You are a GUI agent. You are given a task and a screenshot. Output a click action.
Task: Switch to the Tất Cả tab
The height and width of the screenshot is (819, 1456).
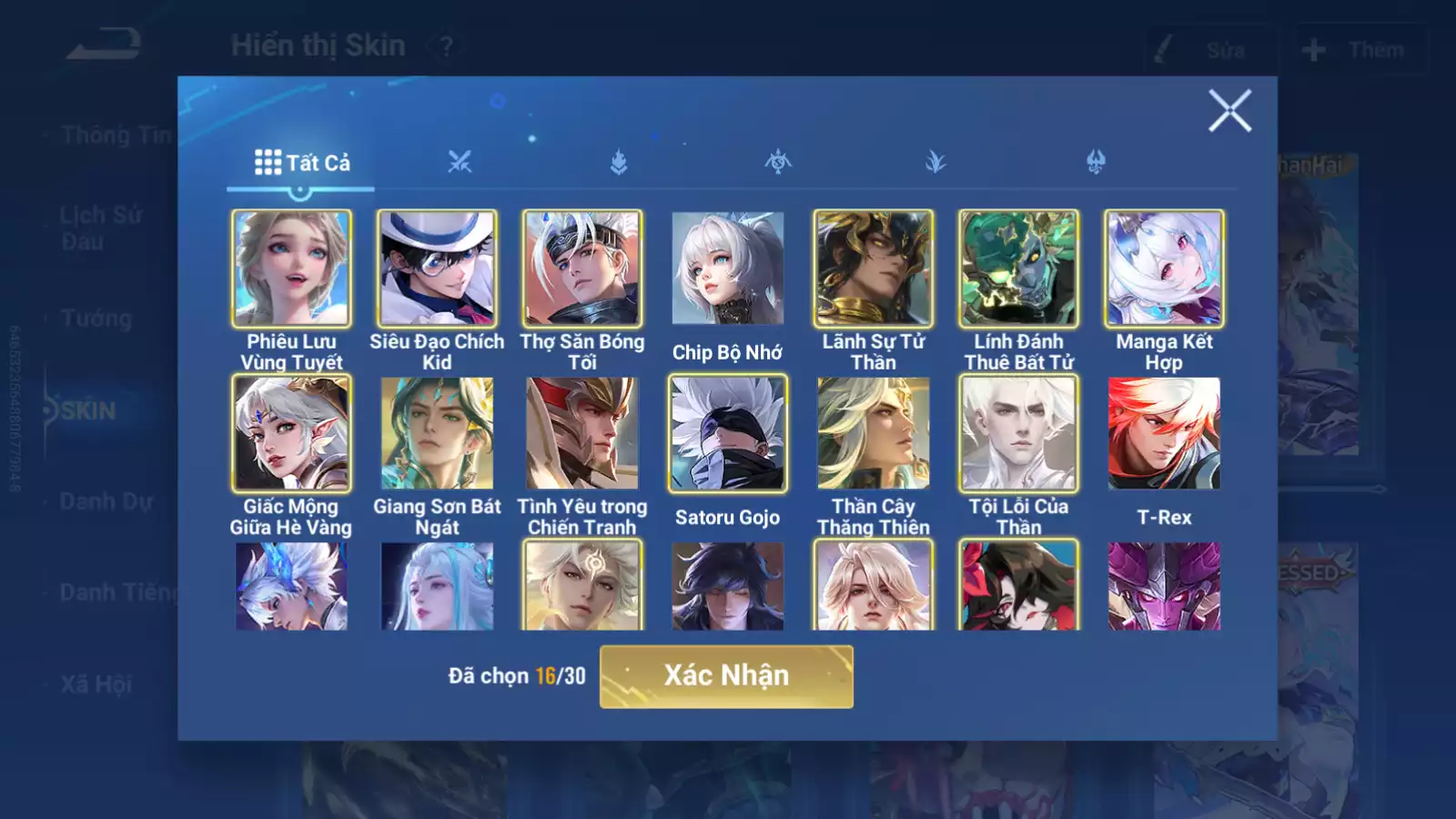click(x=301, y=163)
